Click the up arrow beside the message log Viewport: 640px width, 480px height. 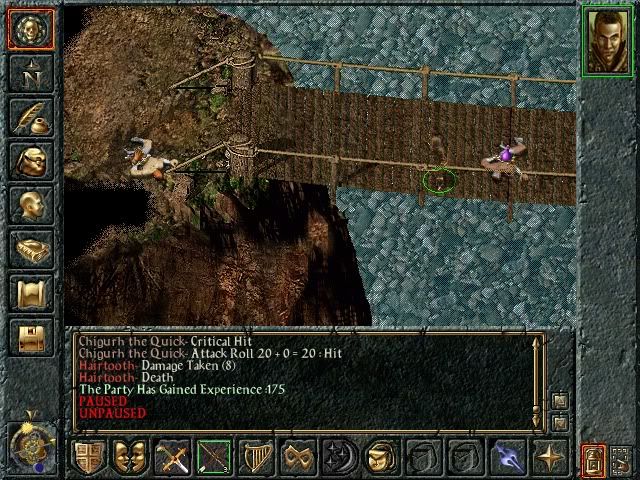pos(559,400)
